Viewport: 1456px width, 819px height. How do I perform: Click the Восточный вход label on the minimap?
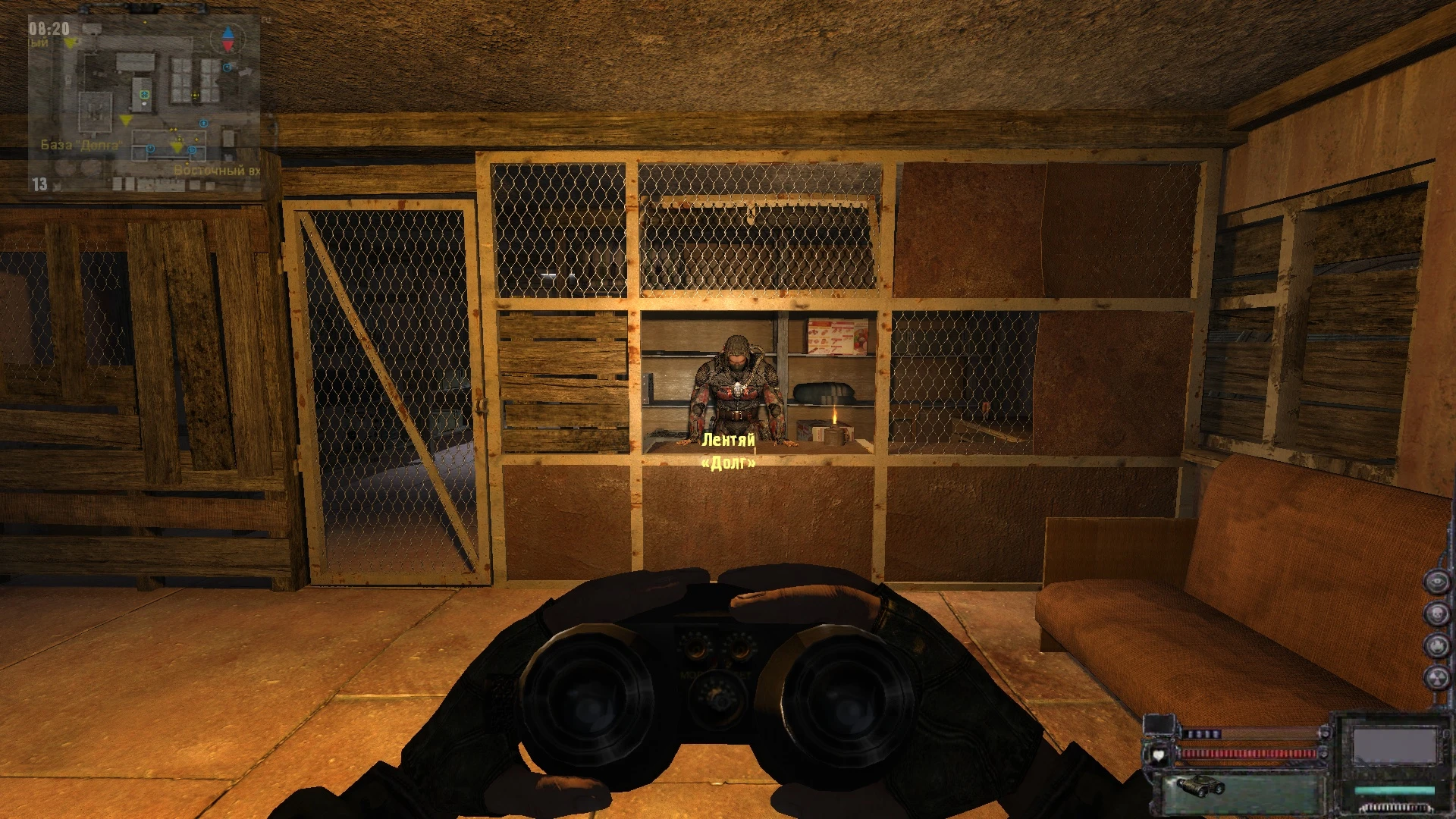pos(216,171)
